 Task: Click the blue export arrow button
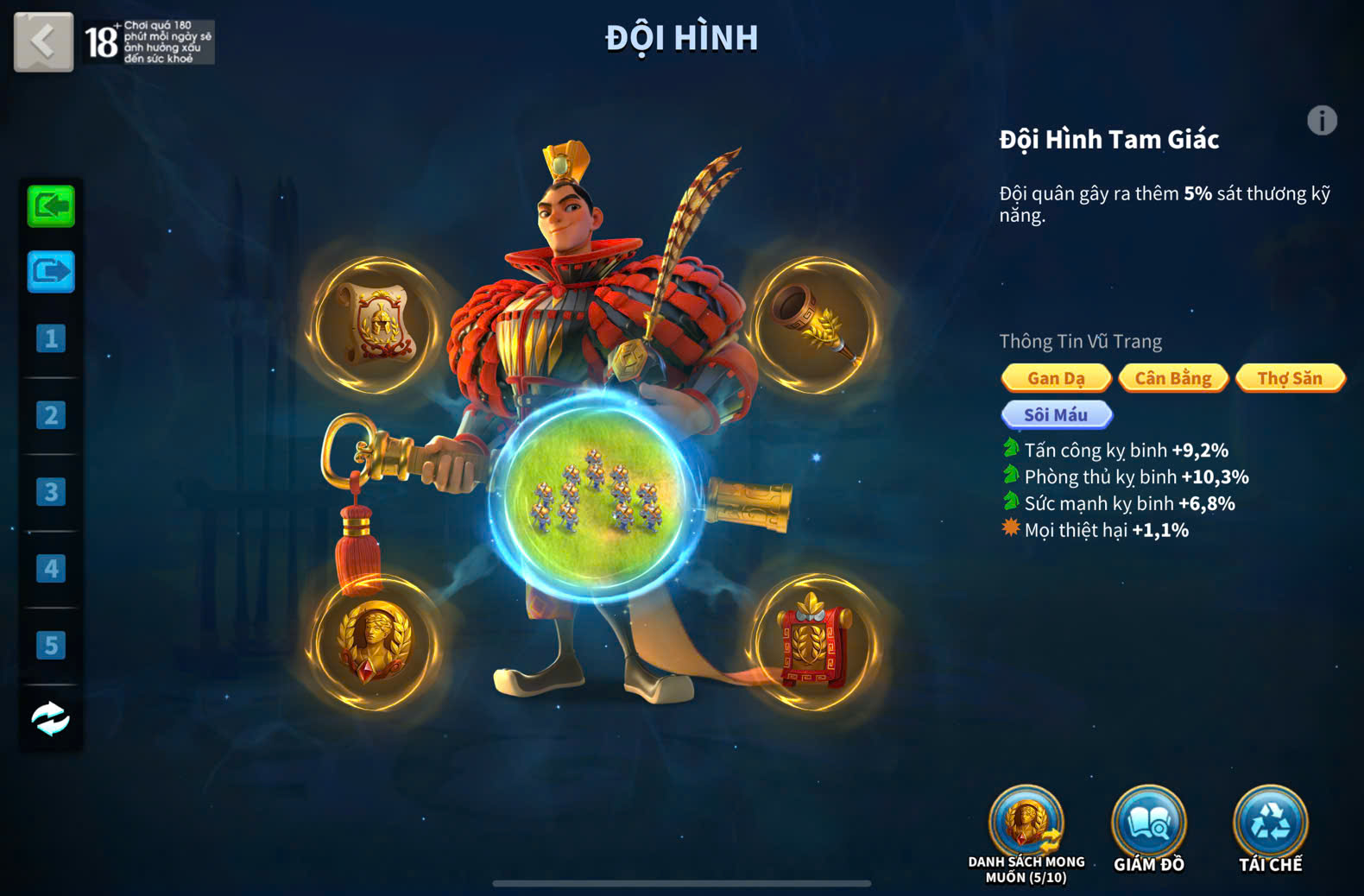click(x=51, y=272)
